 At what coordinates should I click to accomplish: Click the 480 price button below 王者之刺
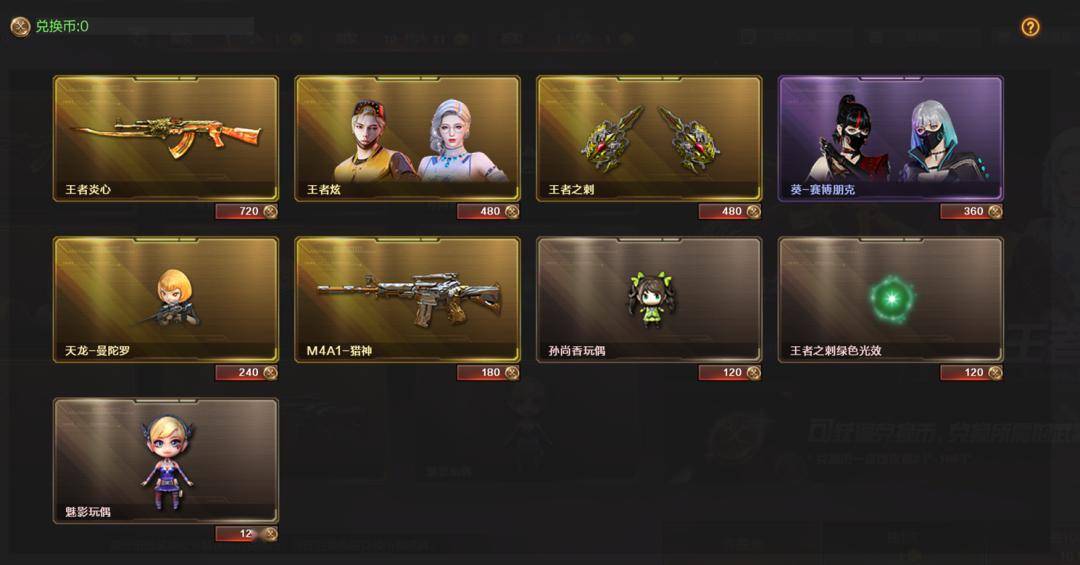[730, 211]
